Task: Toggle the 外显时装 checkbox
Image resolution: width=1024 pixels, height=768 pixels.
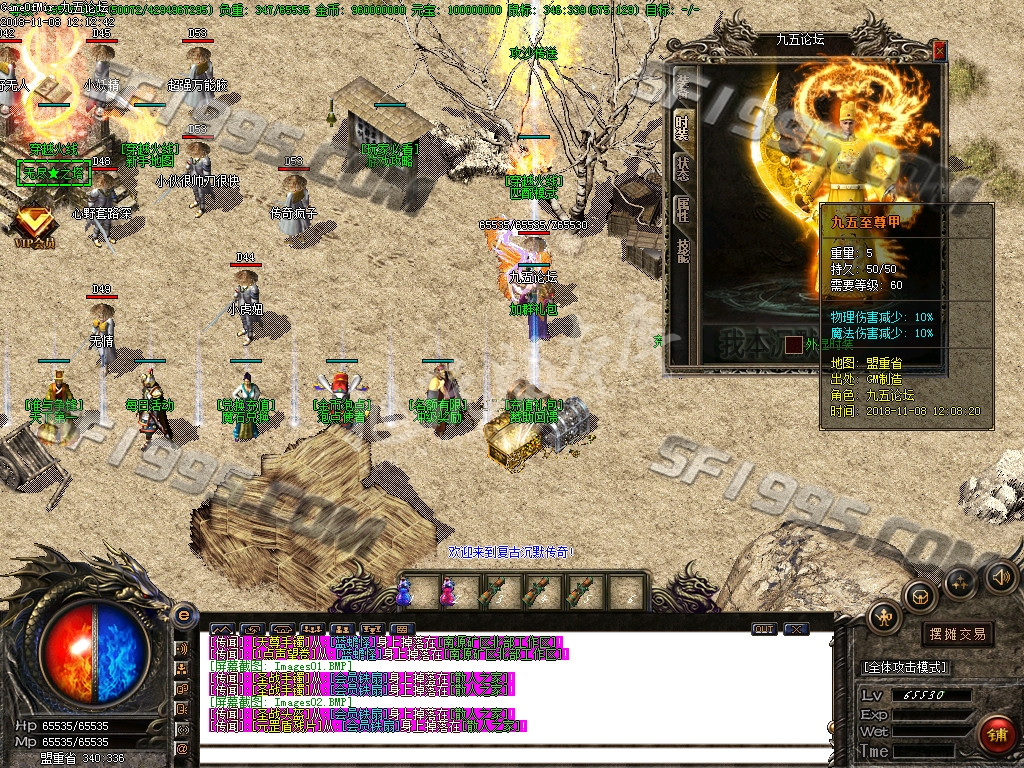Action: (793, 345)
